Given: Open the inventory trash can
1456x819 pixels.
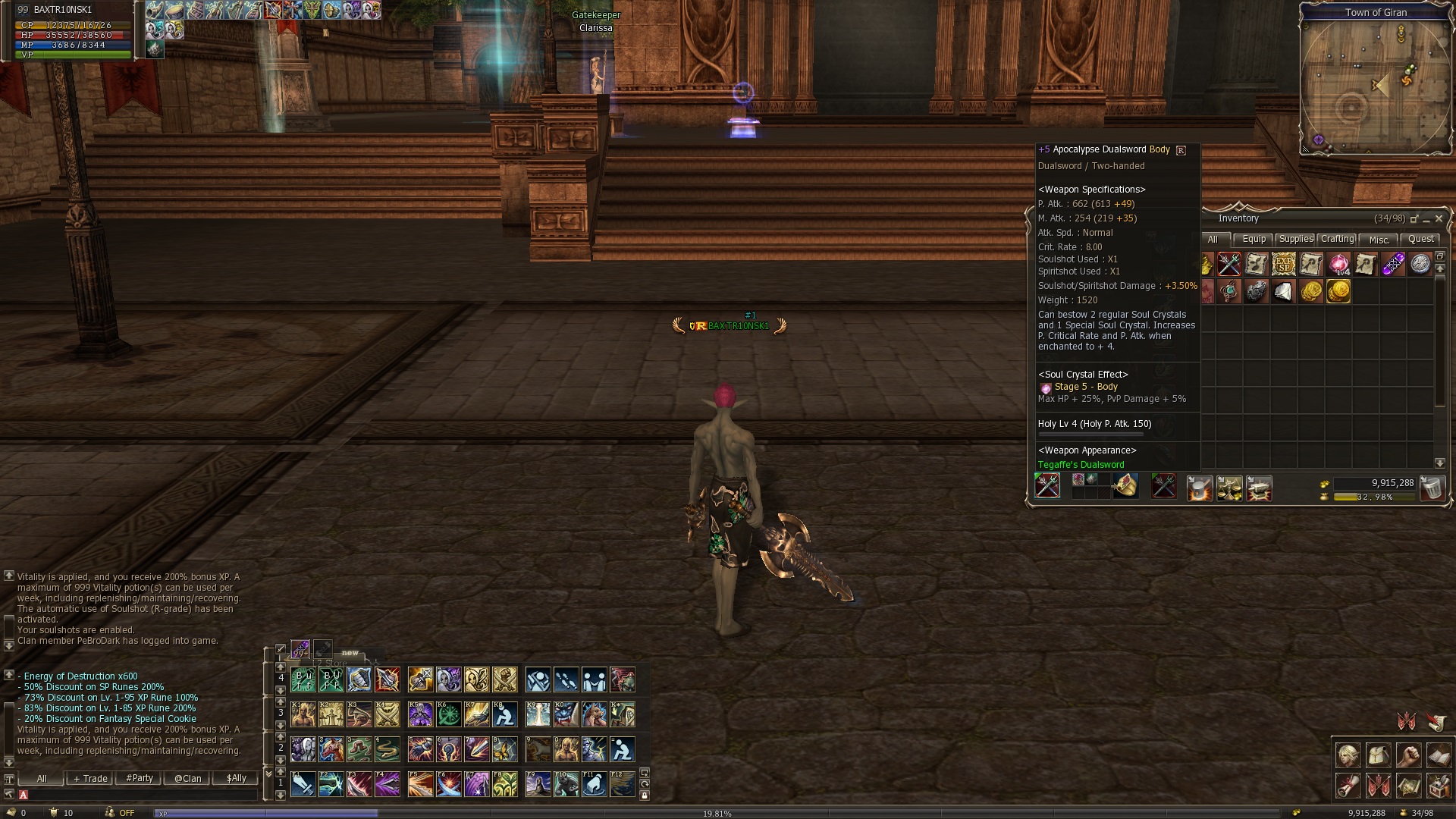Looking at the screenshot, I should click(1431, 488).
